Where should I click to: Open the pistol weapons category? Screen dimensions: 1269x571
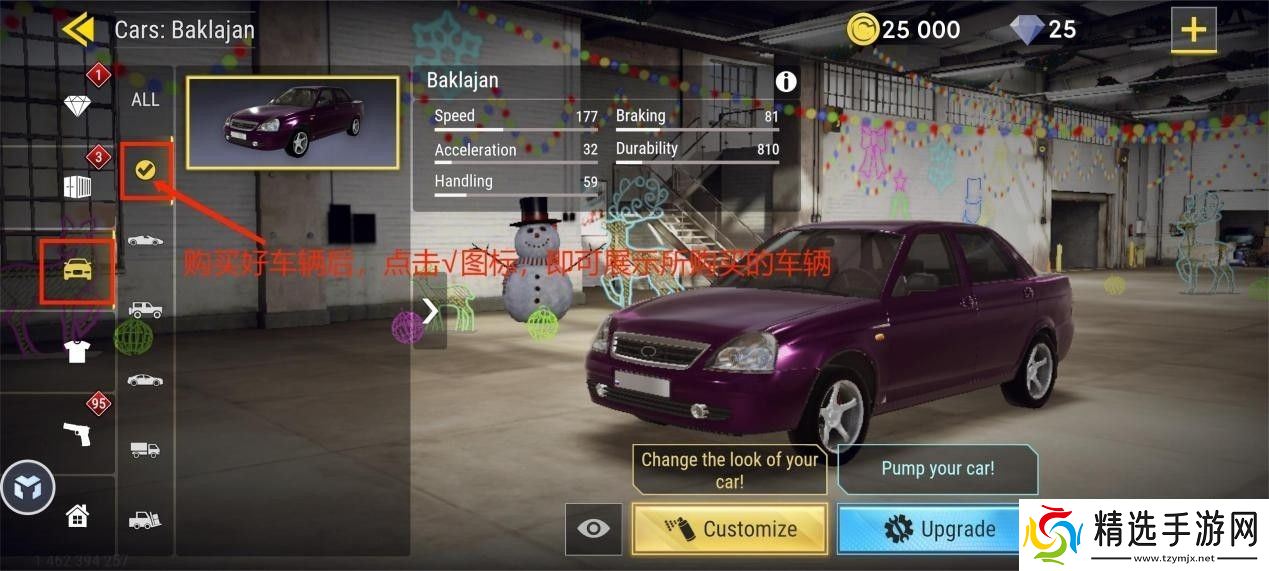(77, 433)
